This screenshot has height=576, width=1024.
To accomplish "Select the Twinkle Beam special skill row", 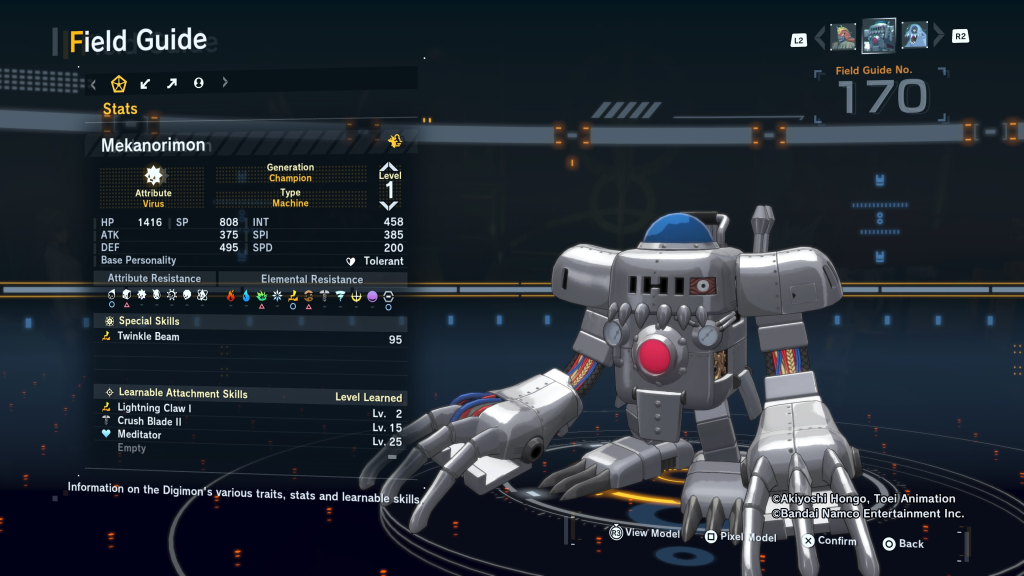I will (x=252, y=338).
